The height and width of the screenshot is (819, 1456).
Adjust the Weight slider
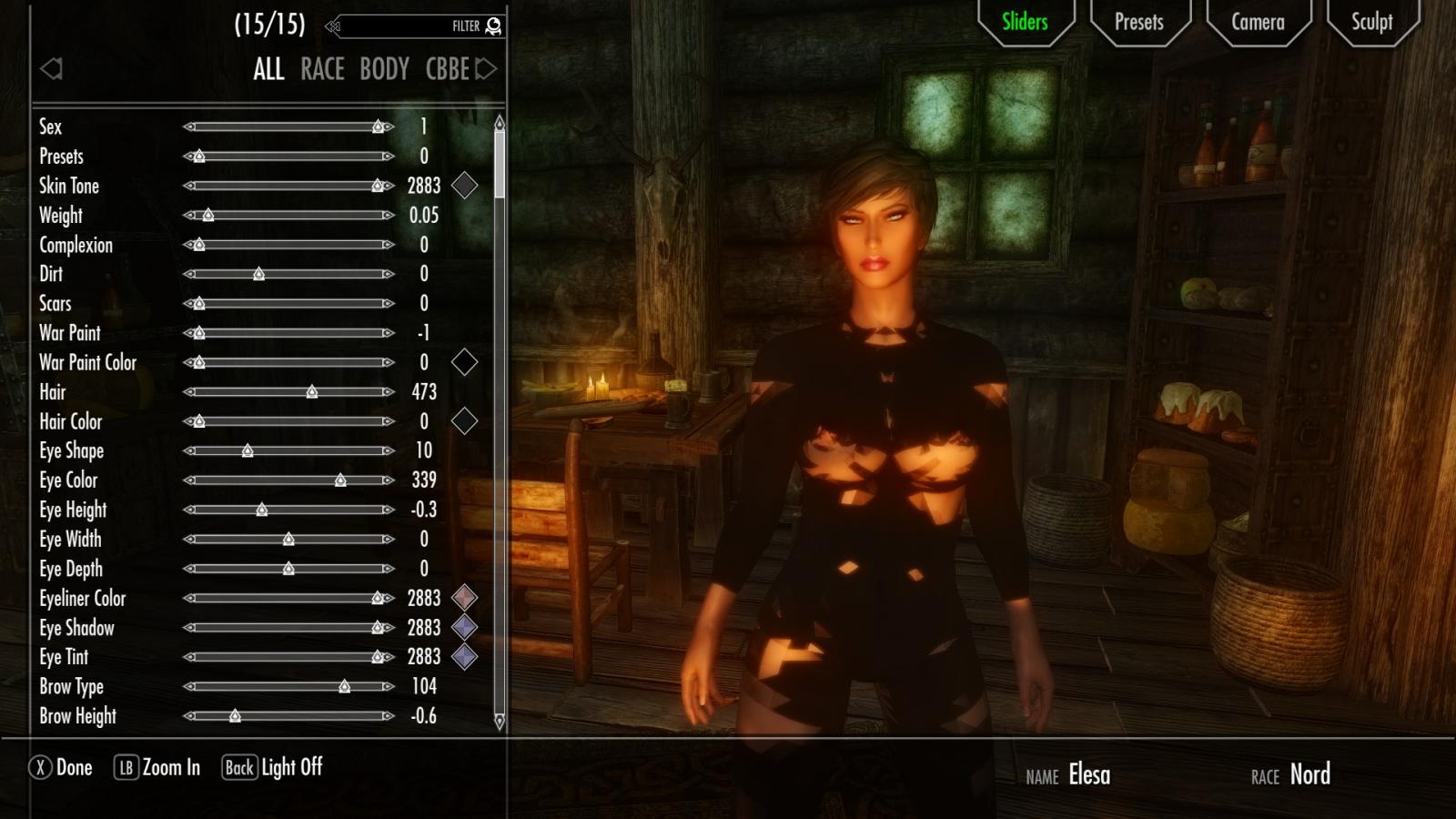[x=208, y=216]
